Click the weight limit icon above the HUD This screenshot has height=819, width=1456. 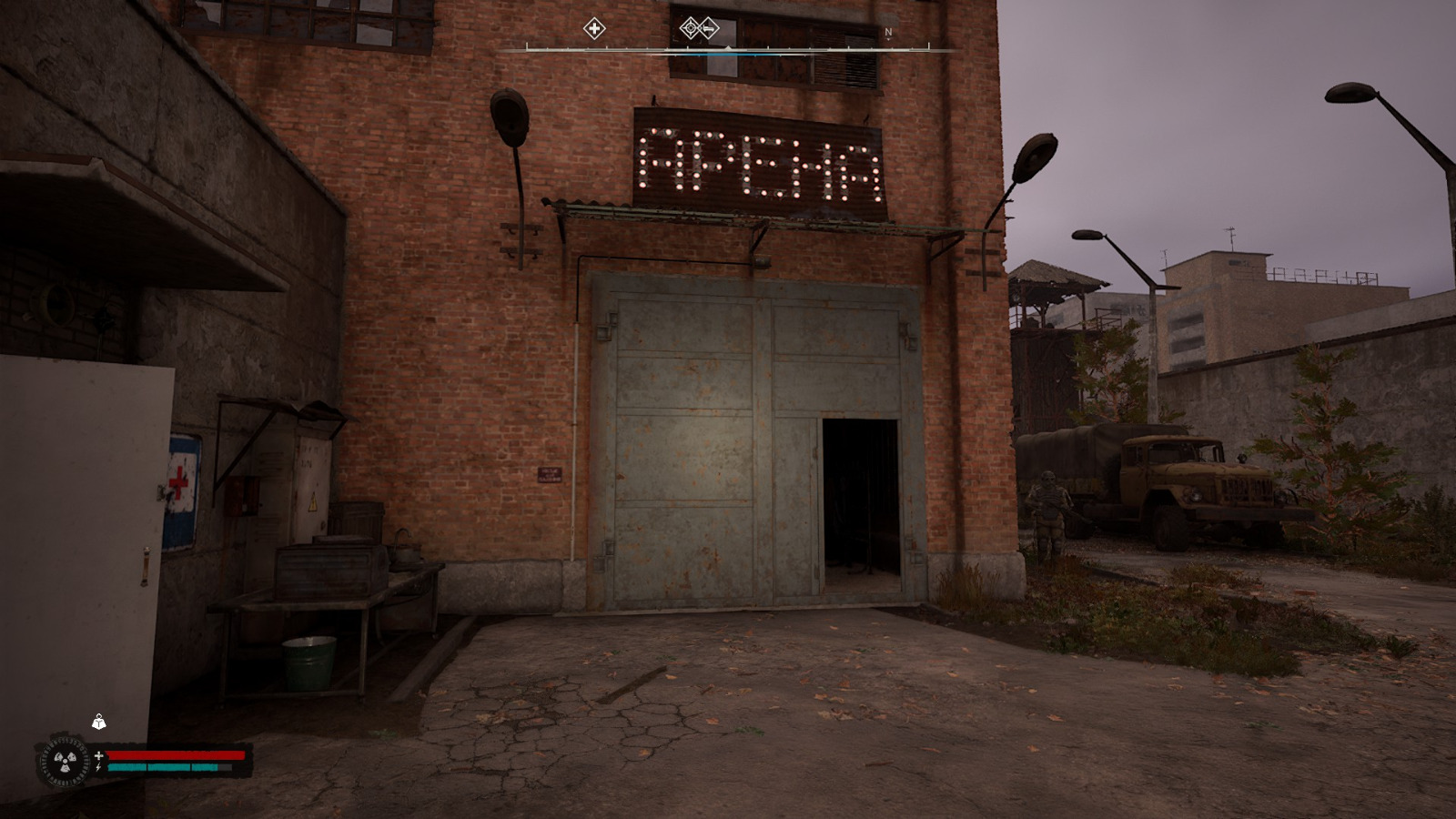tap(98, 723)
